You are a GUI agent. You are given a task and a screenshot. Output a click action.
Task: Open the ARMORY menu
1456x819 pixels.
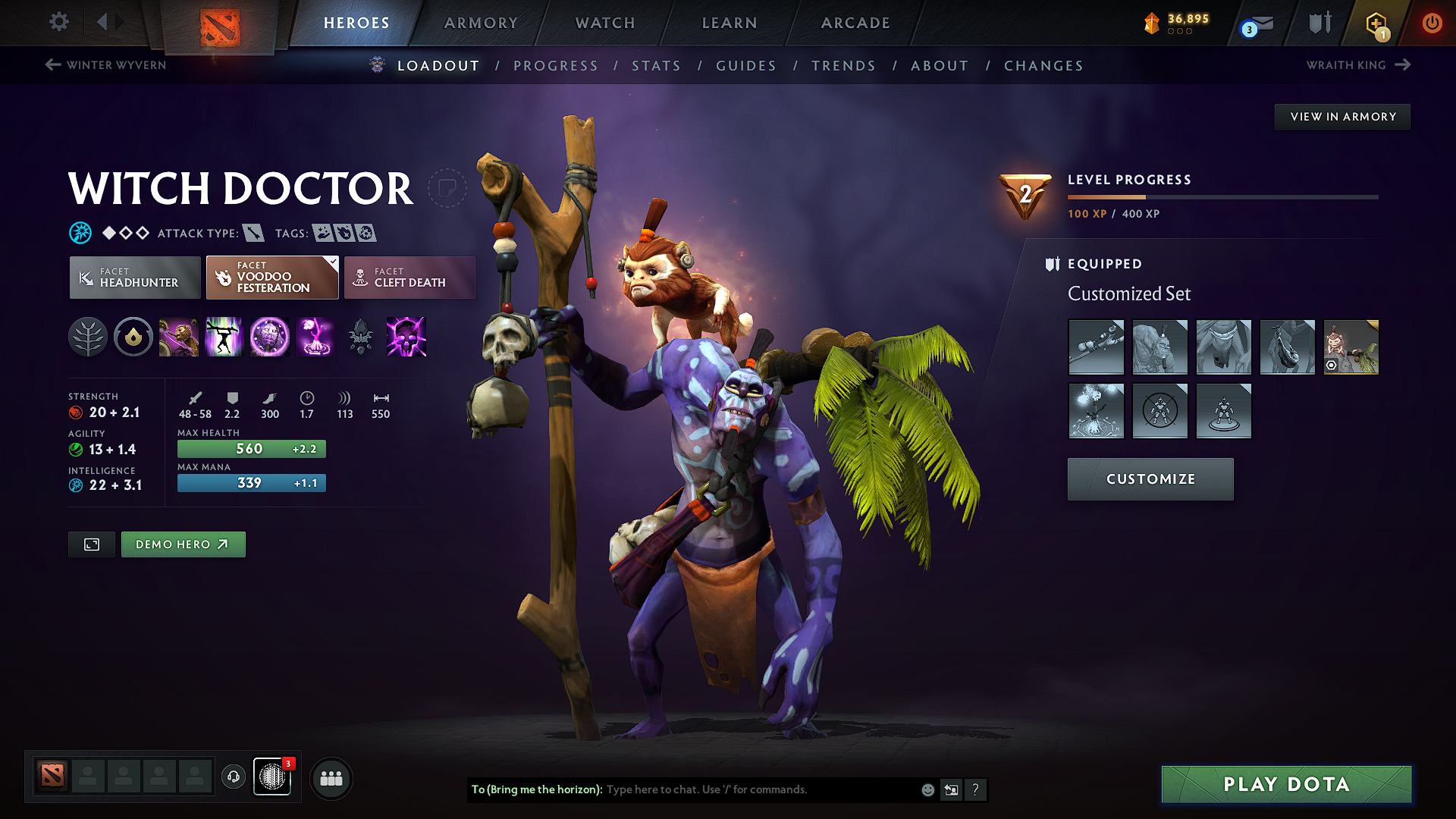480,23
